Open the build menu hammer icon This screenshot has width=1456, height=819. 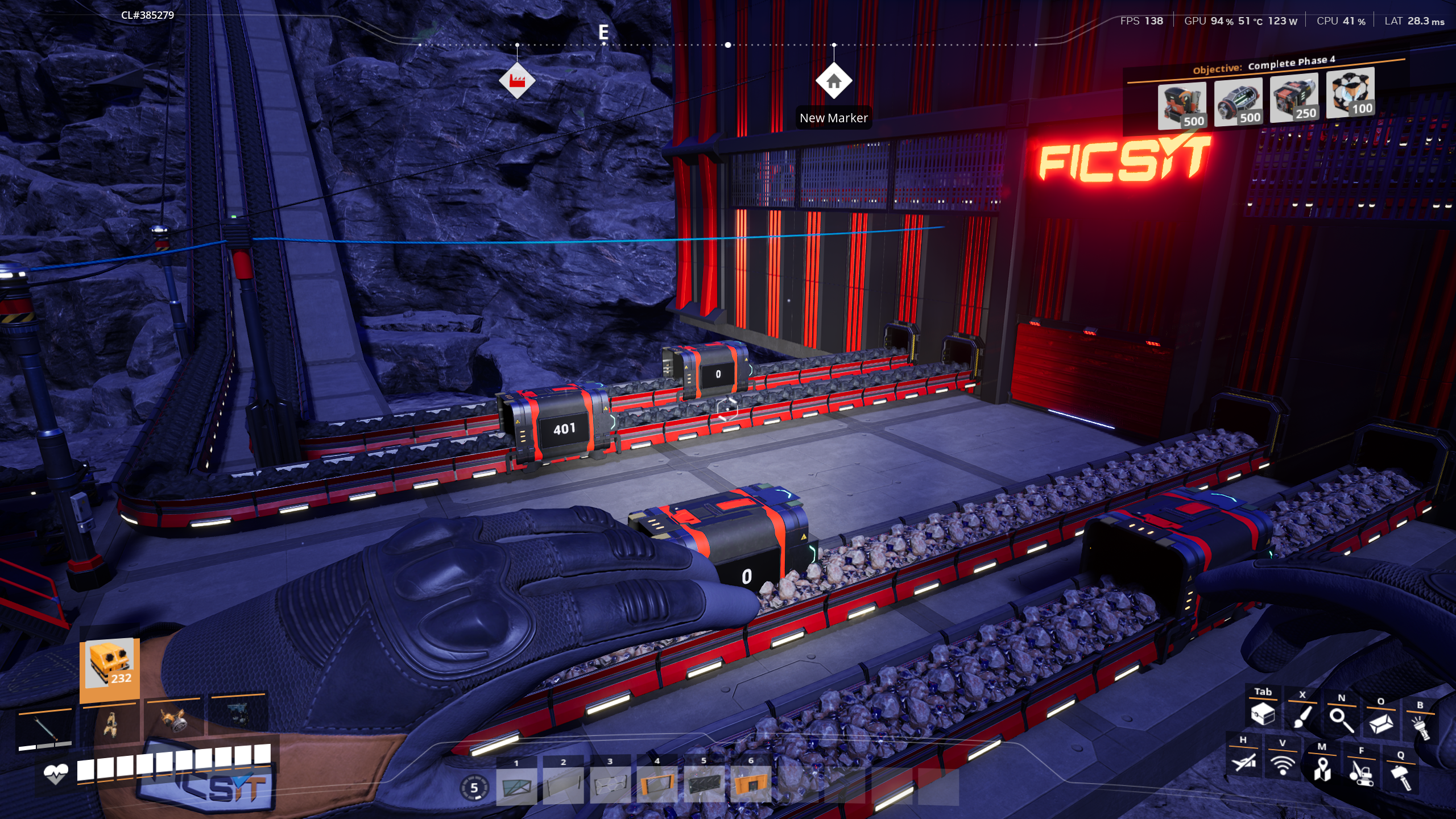point(1400,777)
